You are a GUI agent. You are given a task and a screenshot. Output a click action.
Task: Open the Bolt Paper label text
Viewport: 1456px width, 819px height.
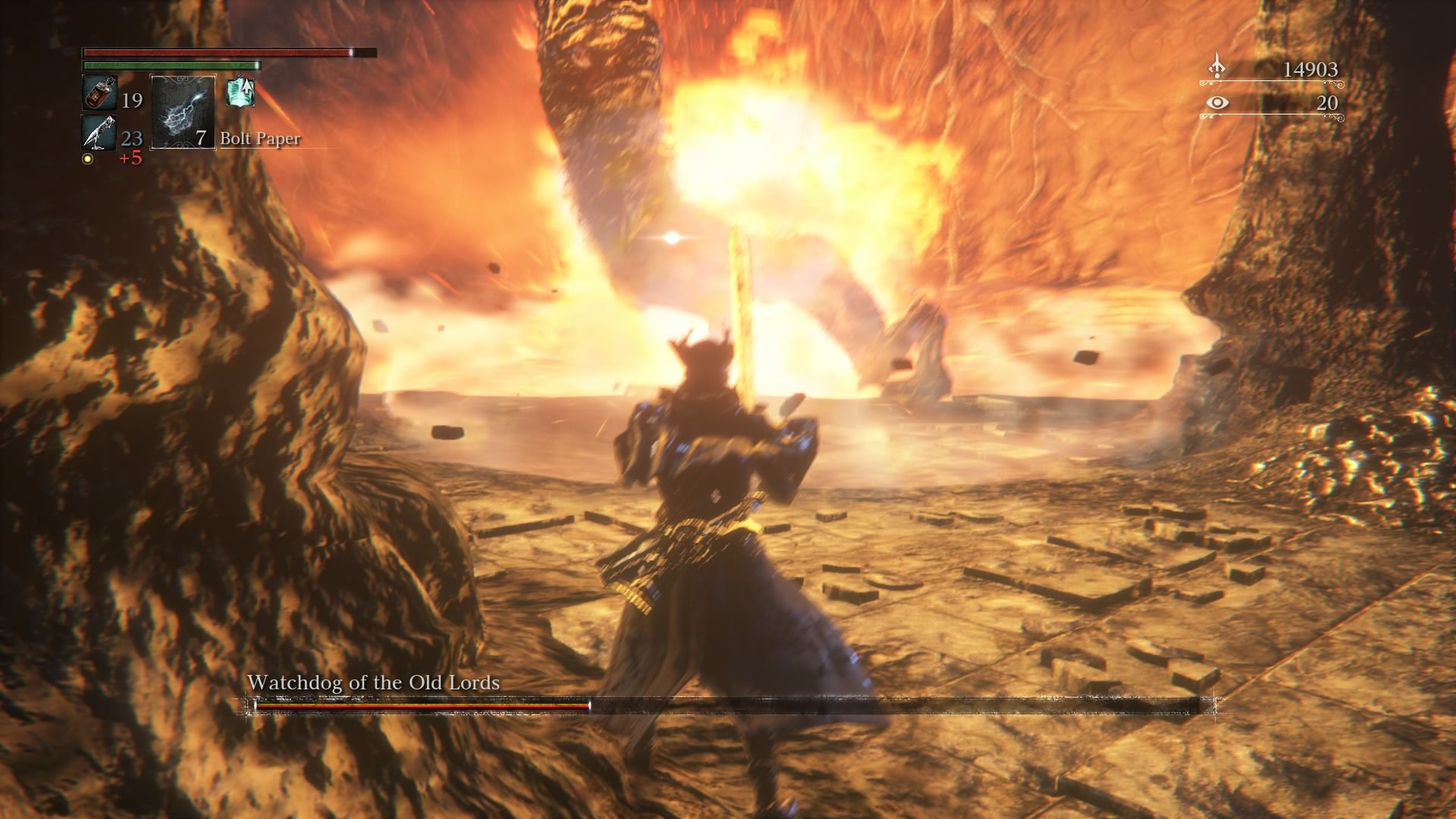point(259,140)
